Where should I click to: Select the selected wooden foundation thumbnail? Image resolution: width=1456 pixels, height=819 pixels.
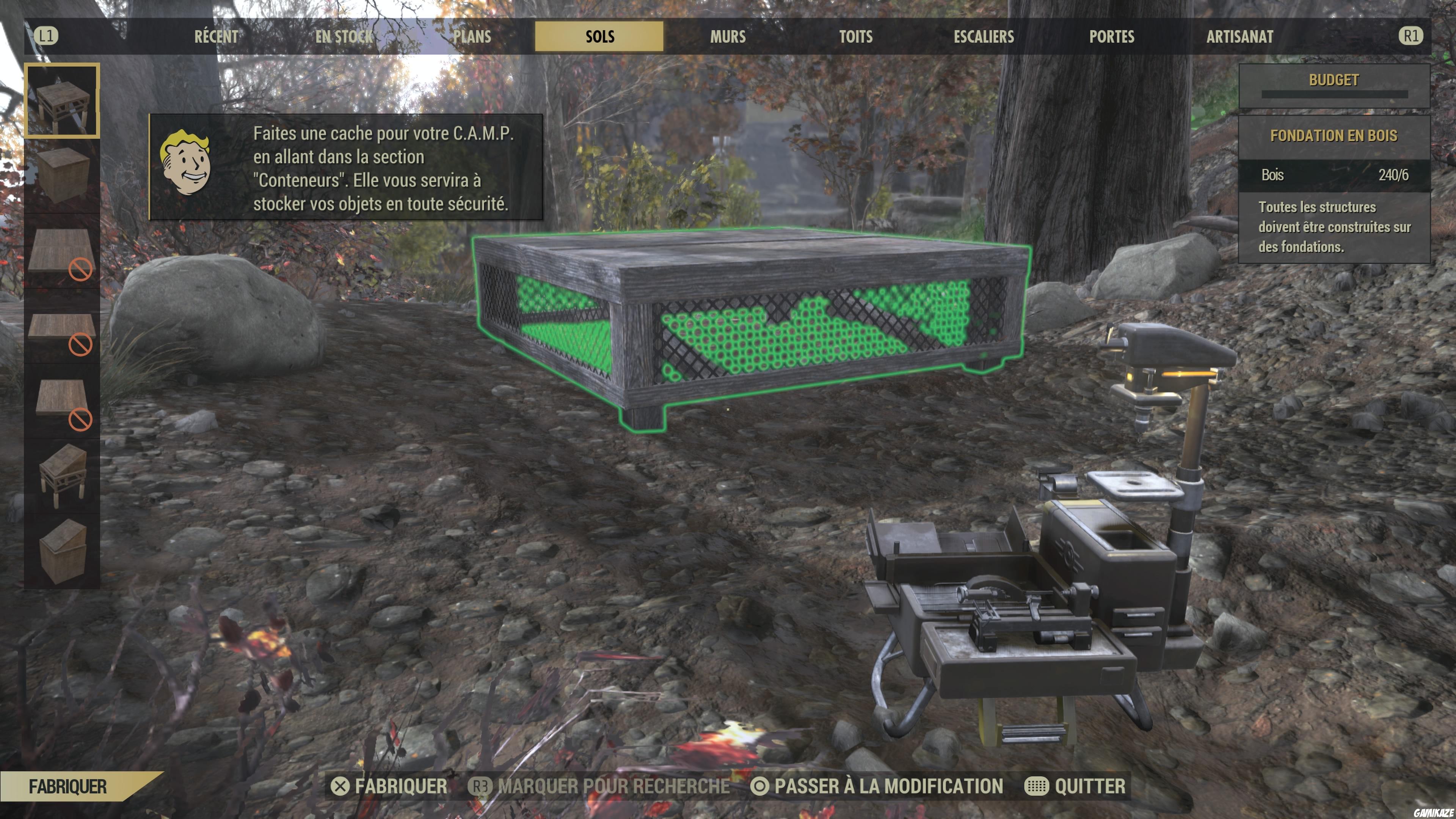click(62, 100)
